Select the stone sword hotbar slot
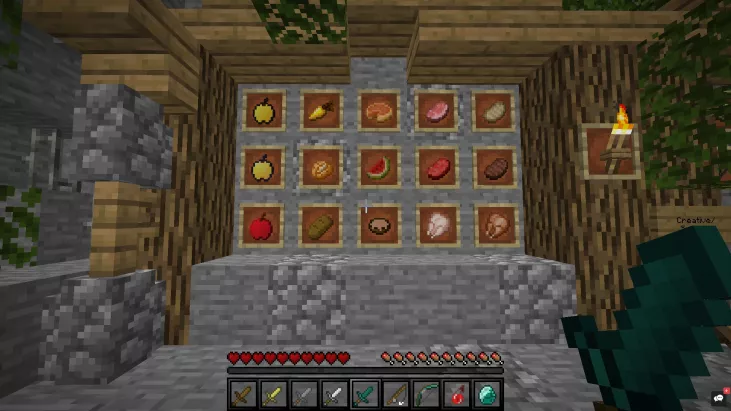This screenshot has width=731, height=411. tap(304, 394)
